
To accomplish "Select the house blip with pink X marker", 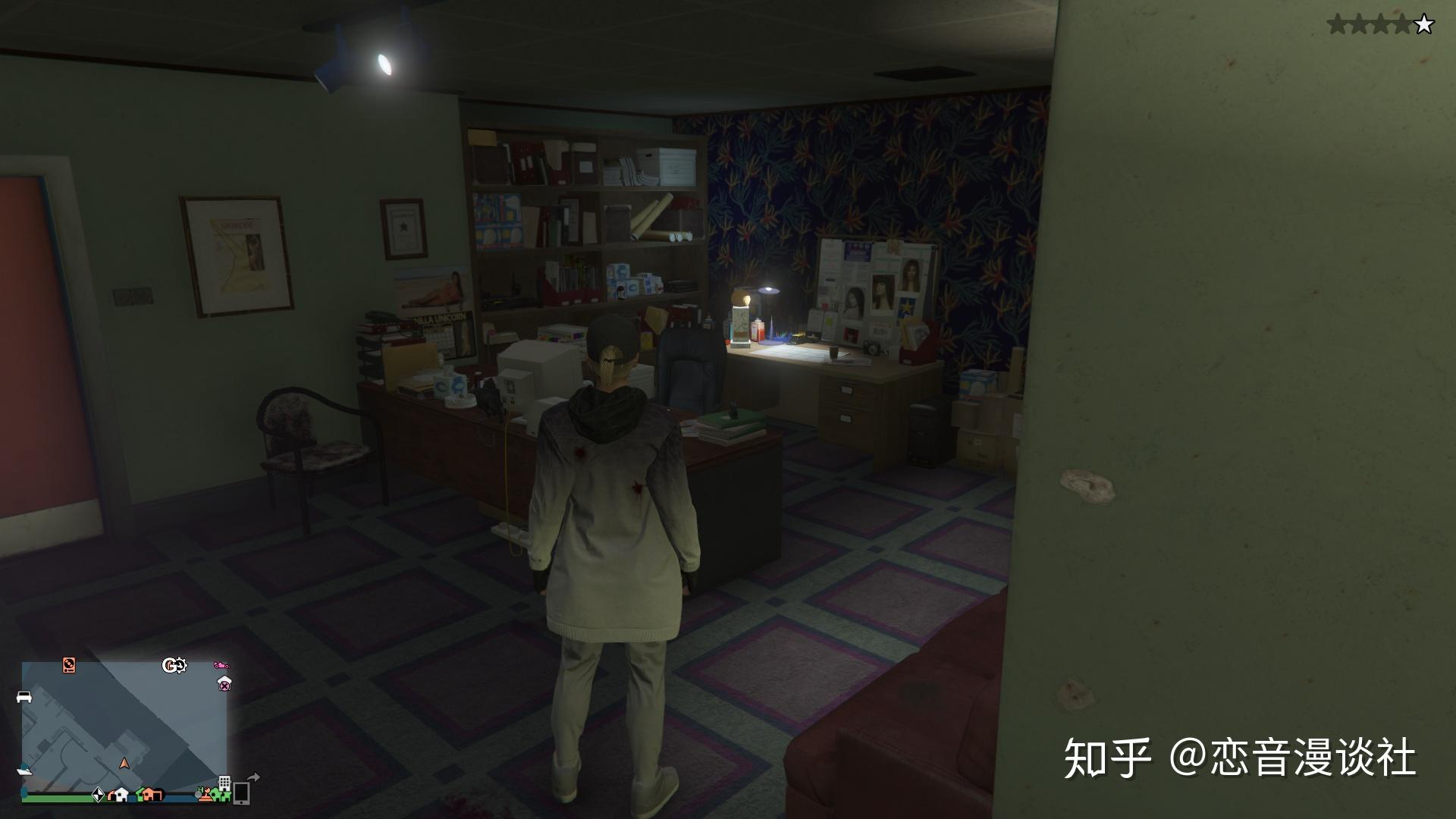I will 224,683.
